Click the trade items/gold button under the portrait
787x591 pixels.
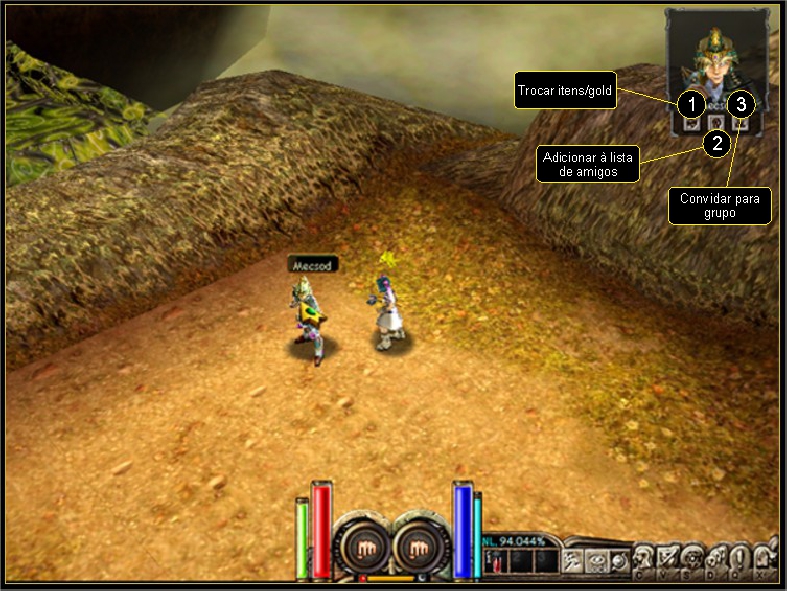[691, 125]
